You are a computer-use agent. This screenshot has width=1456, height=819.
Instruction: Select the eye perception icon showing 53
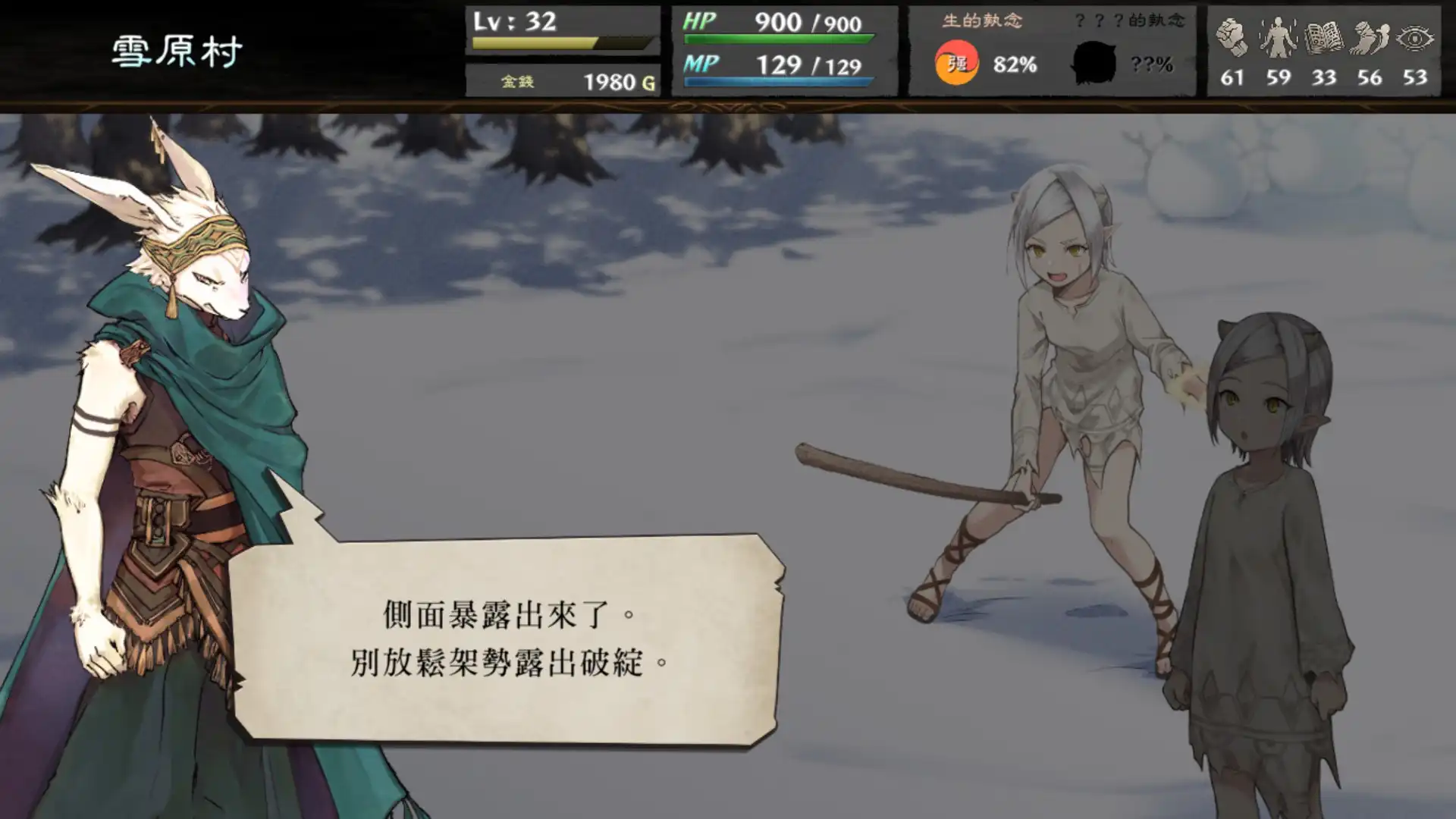point(1414,38)
